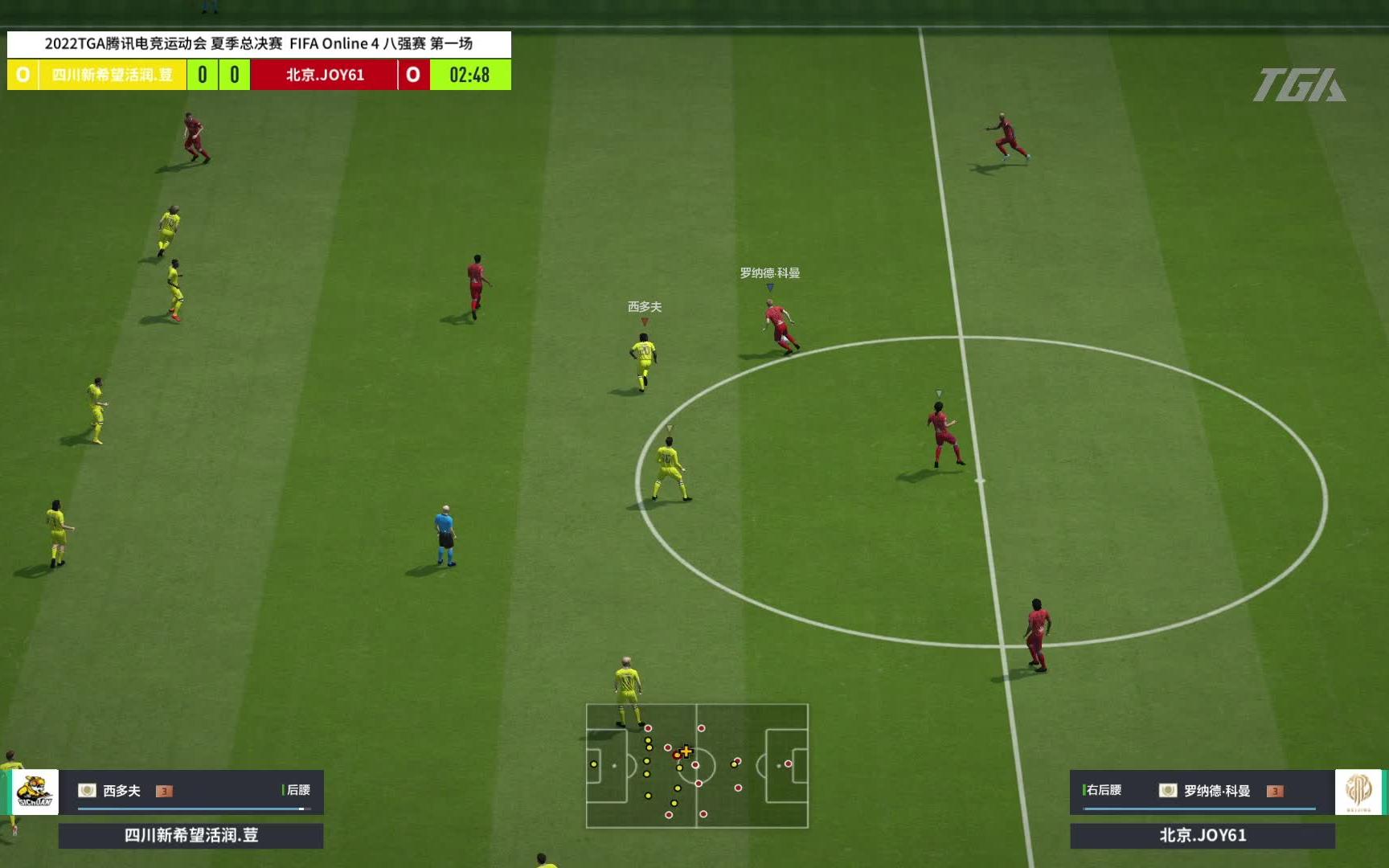Image resolution: width=1389 pixels, height=868 pixels.
Task: Click the tournament title banner text
Action: (x=259, y=44)
